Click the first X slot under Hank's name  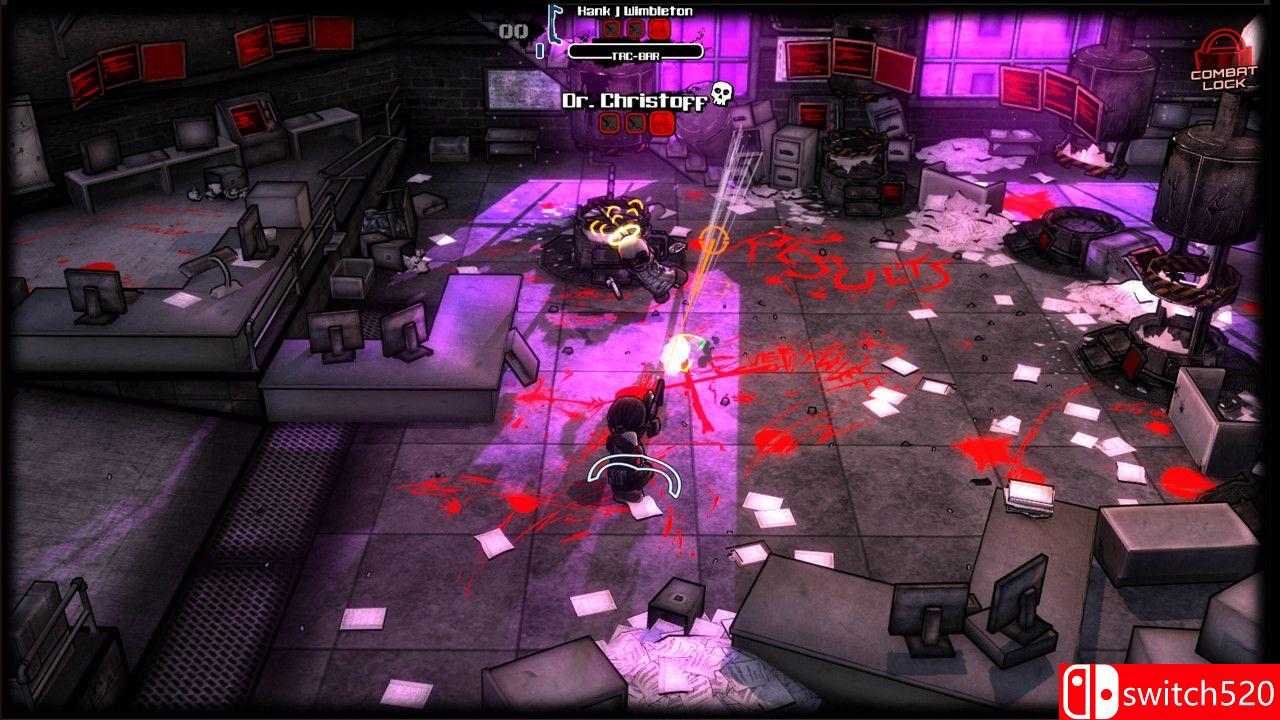click(x=611, y=30)
